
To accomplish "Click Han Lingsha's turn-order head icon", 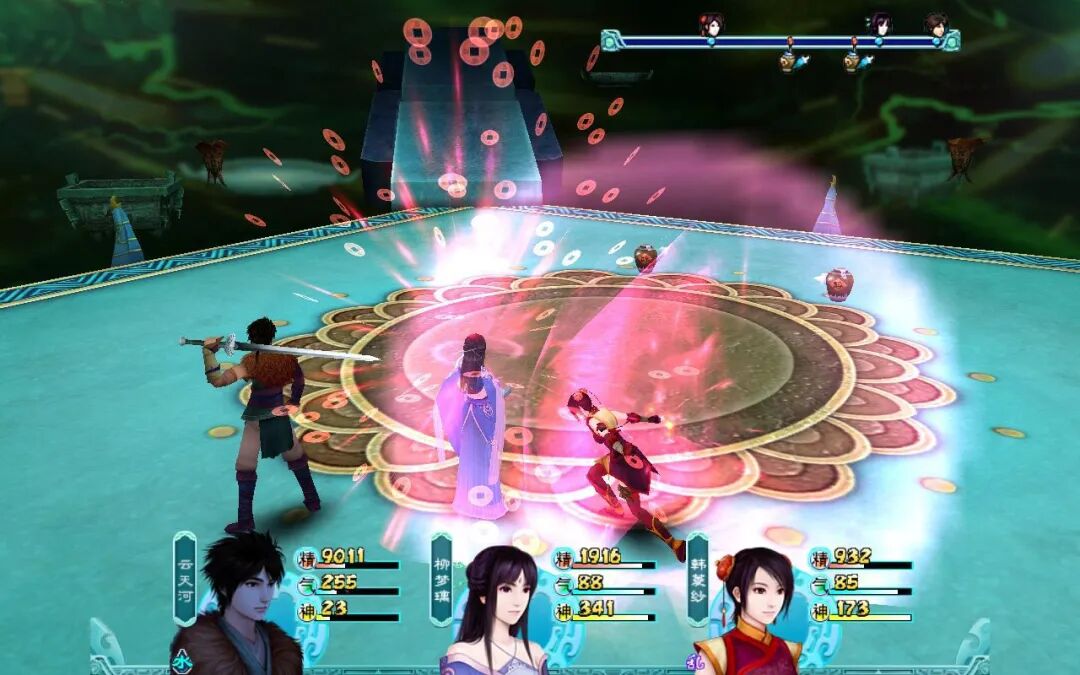I will click(x=711, y=24).
